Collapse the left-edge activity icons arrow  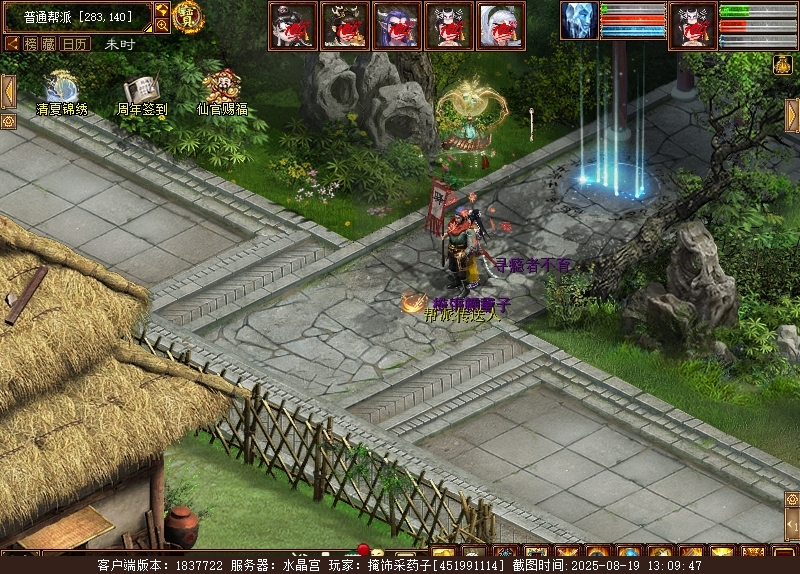(x=8, y=91)
